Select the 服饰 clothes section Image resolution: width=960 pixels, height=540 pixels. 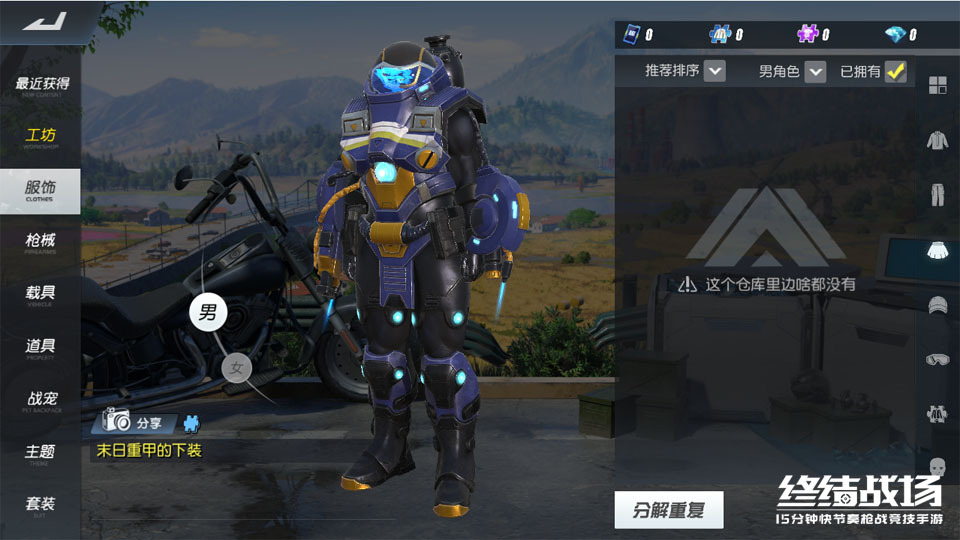[x=41, y=190]
